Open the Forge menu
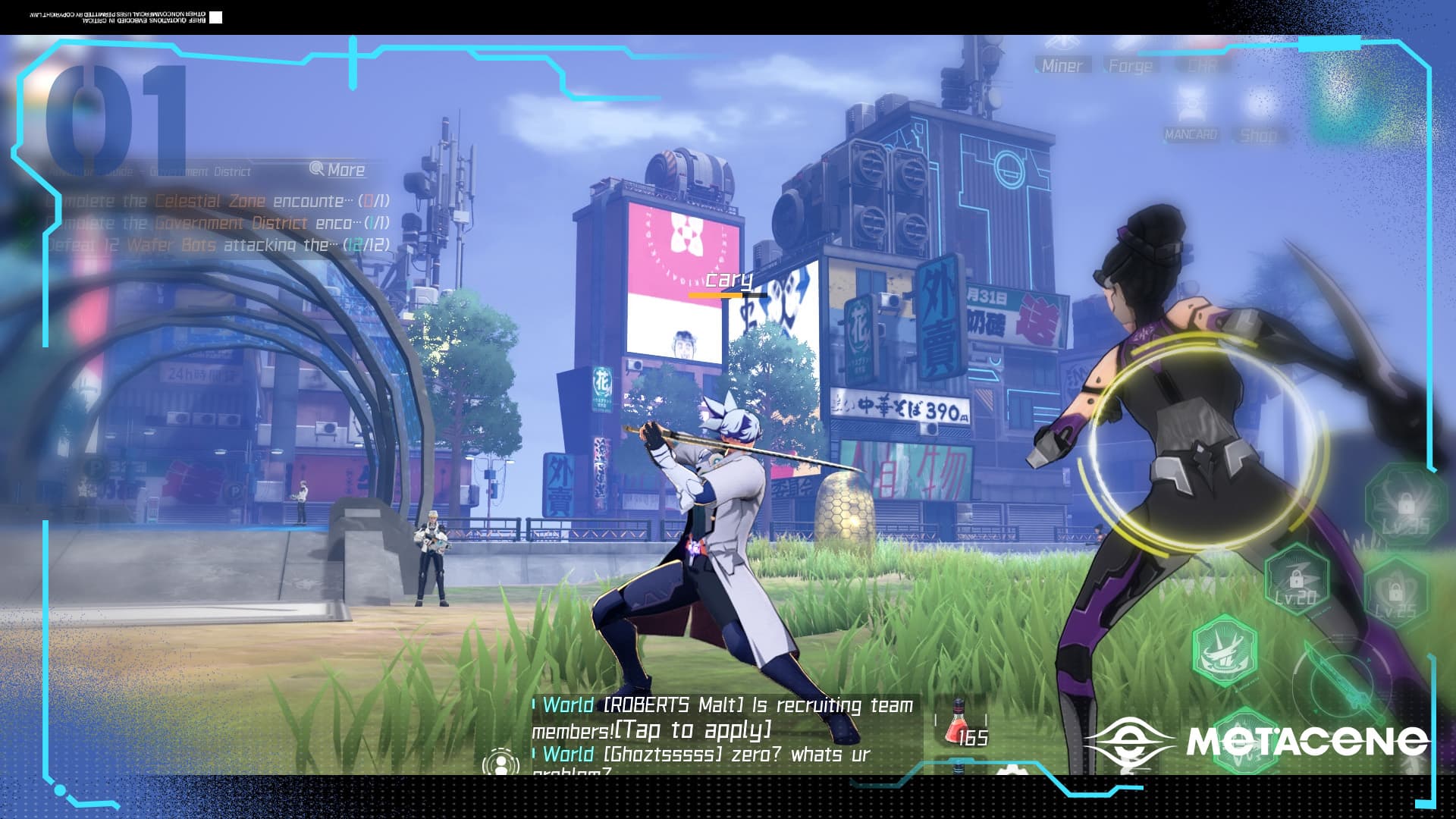This screenshot has height=819, width=1456. pyautogui.click(x=1130, y=66)
